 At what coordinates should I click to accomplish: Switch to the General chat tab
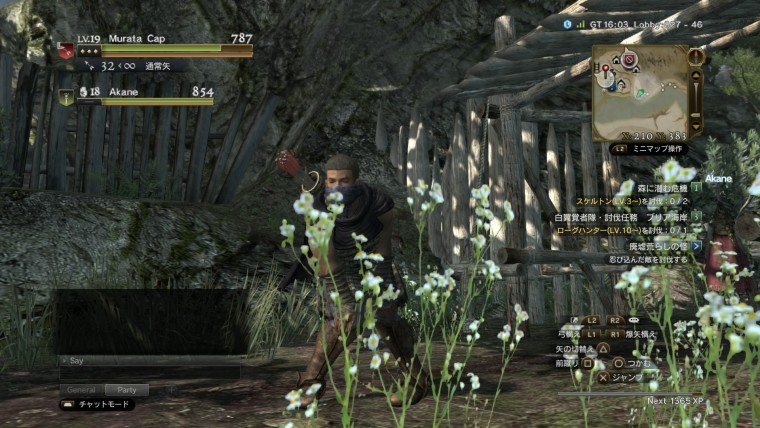(80, 389)
